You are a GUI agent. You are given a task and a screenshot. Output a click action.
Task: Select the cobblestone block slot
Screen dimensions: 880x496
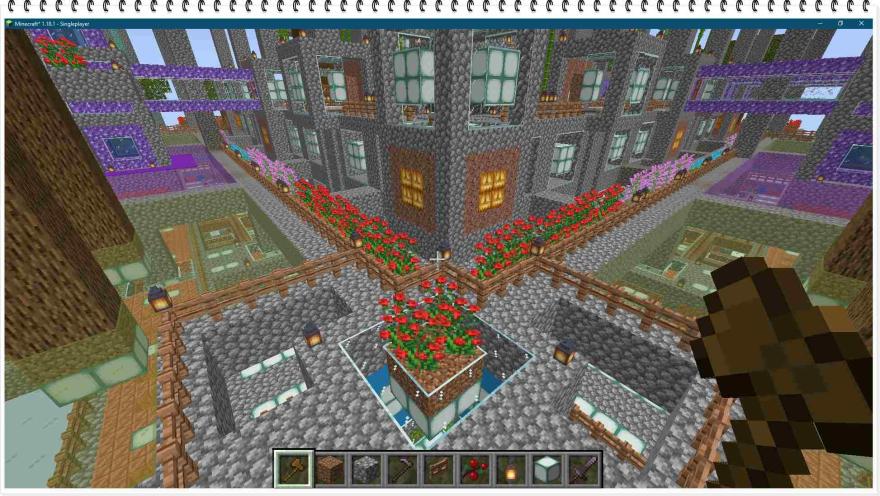[x=366, y=468]
